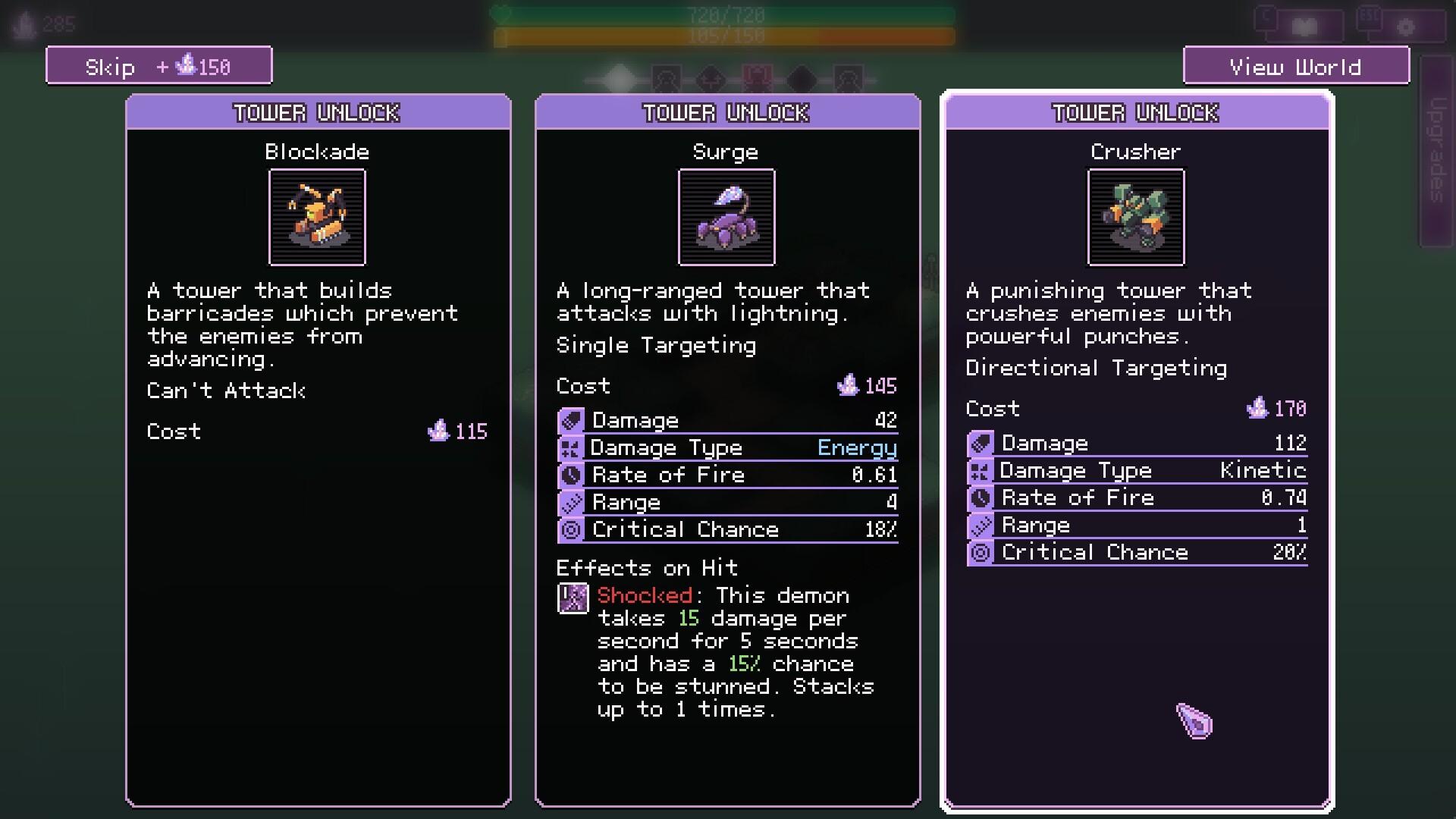Select the dark diamond node on wave track

[x=804, y=80]
